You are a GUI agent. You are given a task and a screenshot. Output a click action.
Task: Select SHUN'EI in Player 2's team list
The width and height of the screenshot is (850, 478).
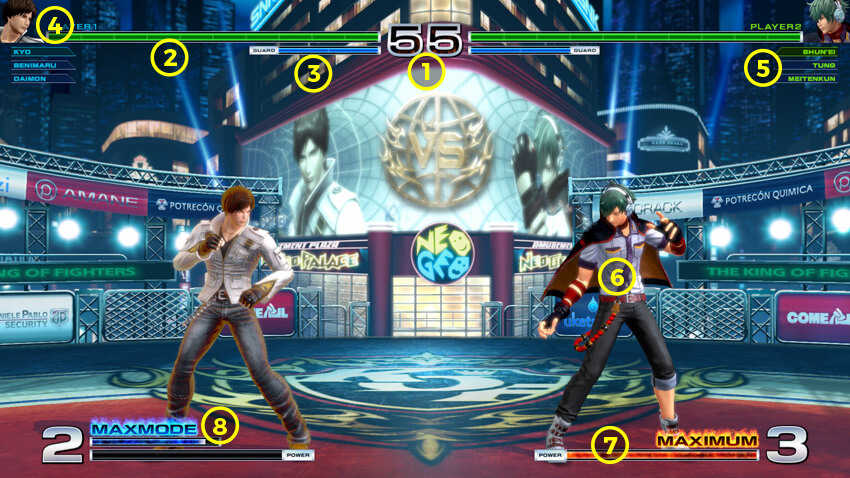(819, 51)
